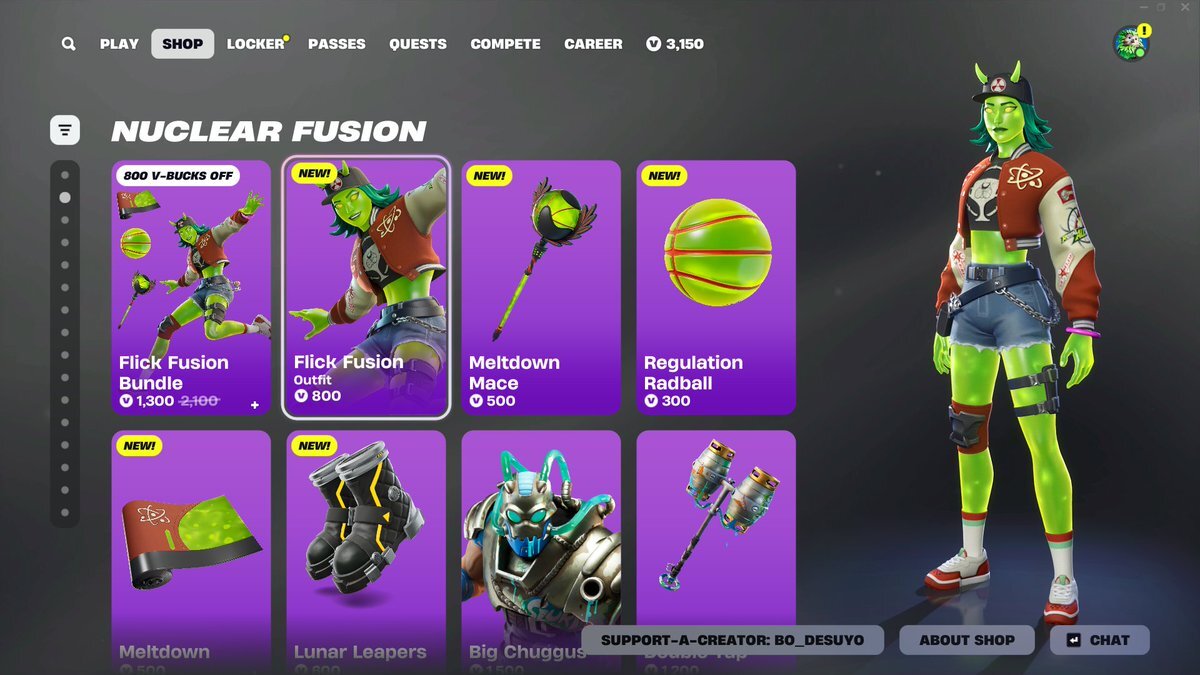Pick the Regulation Radball tile

716,287
